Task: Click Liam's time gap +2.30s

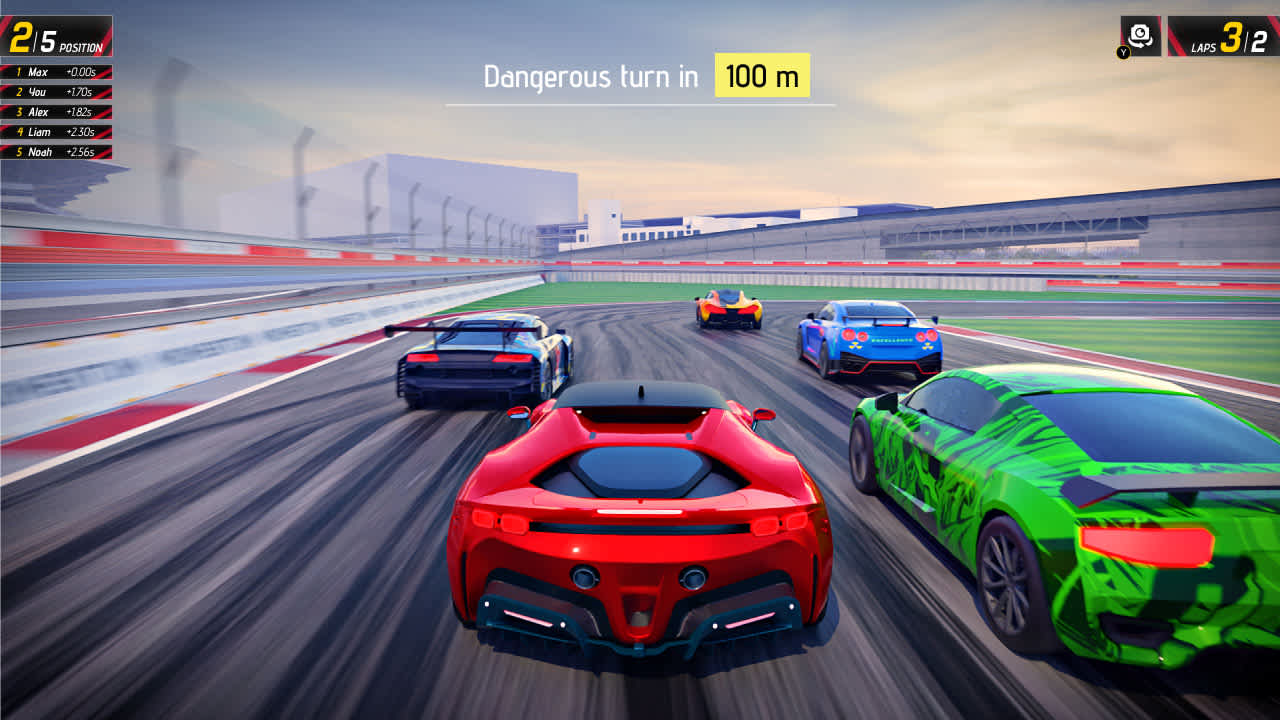Action: 82,131
